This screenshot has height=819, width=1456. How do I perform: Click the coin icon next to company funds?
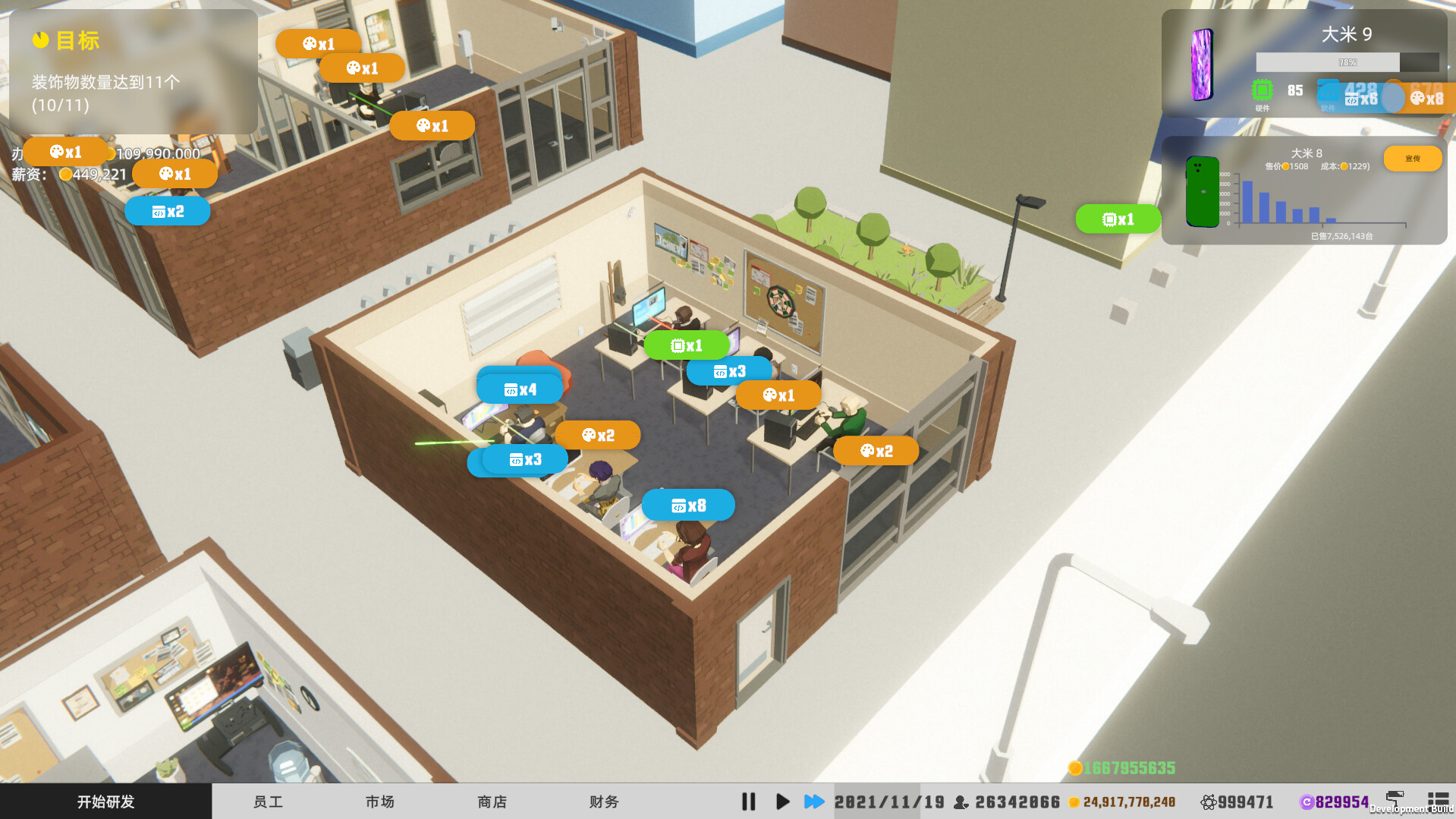coord(1075,802)
